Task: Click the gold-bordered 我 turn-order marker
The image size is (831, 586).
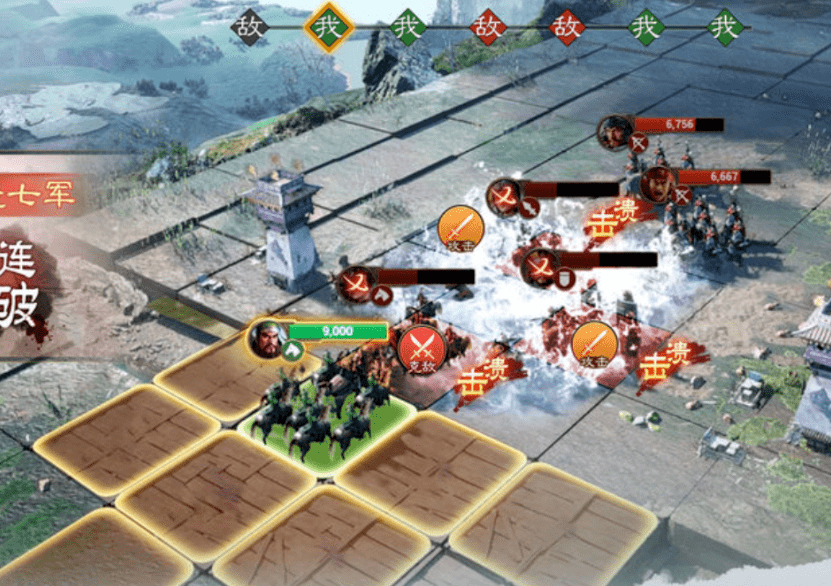Action: 330,27
